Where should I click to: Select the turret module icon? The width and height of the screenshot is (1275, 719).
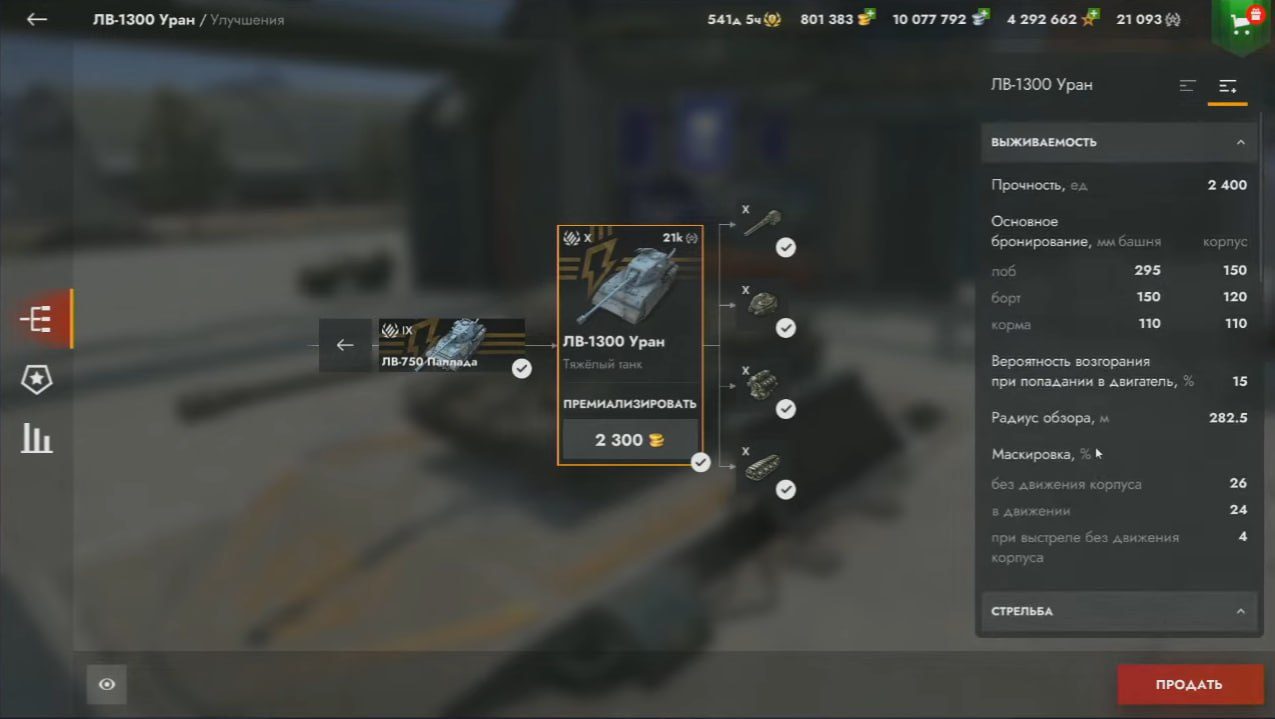[x=762, y=303]
